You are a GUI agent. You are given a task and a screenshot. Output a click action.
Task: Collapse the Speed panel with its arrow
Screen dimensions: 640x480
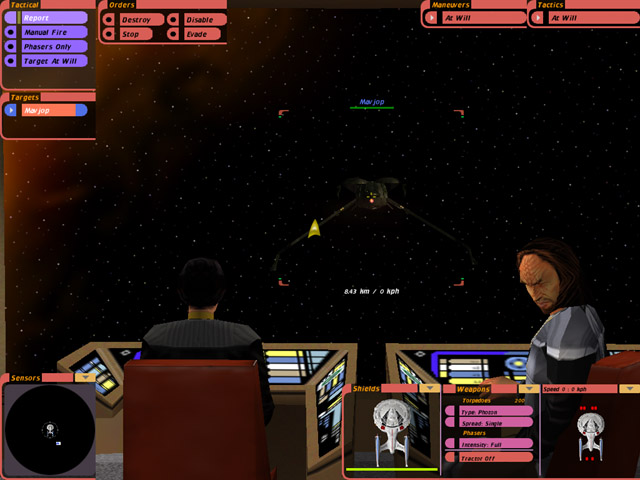tap(628, 388)
